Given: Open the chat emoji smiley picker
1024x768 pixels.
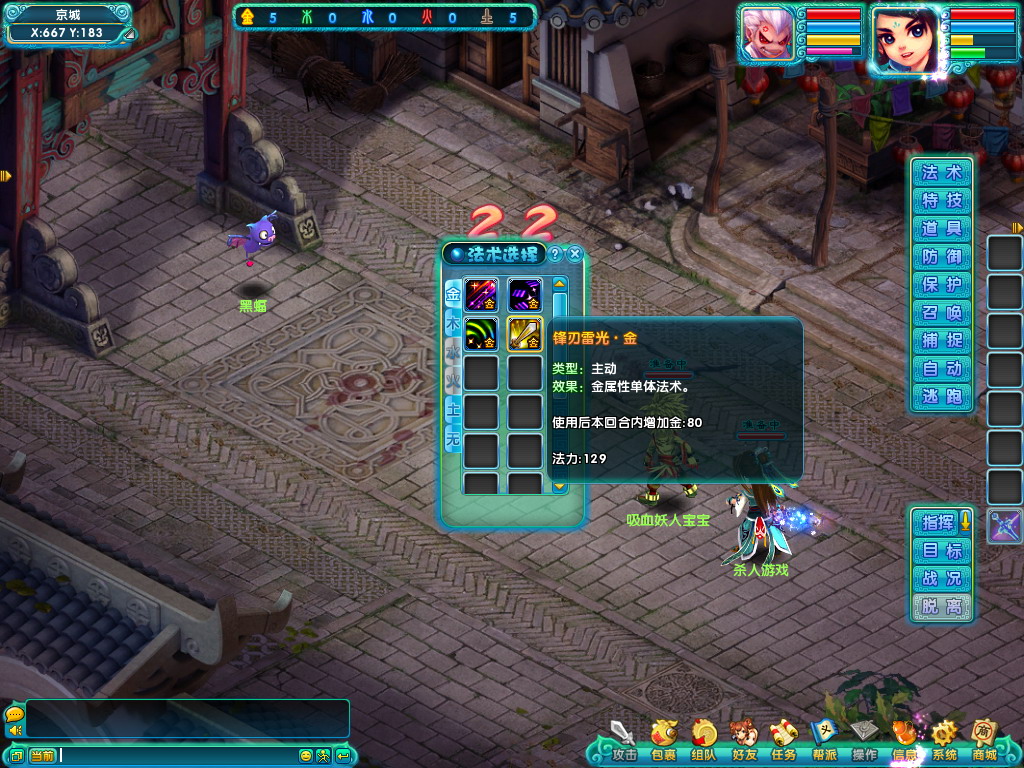Looking at the screenshot, I should click(306, 755).
